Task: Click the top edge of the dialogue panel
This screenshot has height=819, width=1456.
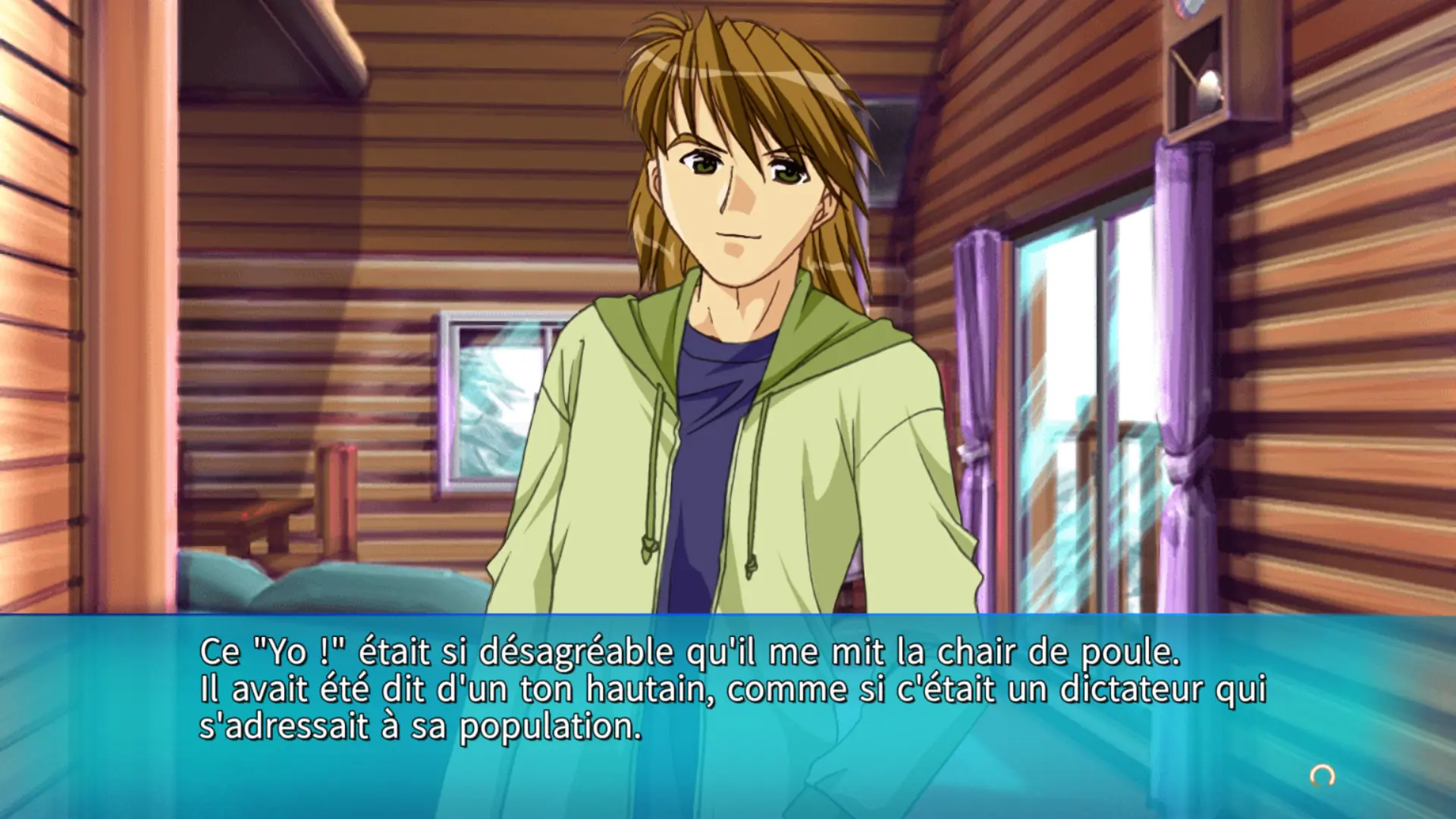Action: pos(728,623)
